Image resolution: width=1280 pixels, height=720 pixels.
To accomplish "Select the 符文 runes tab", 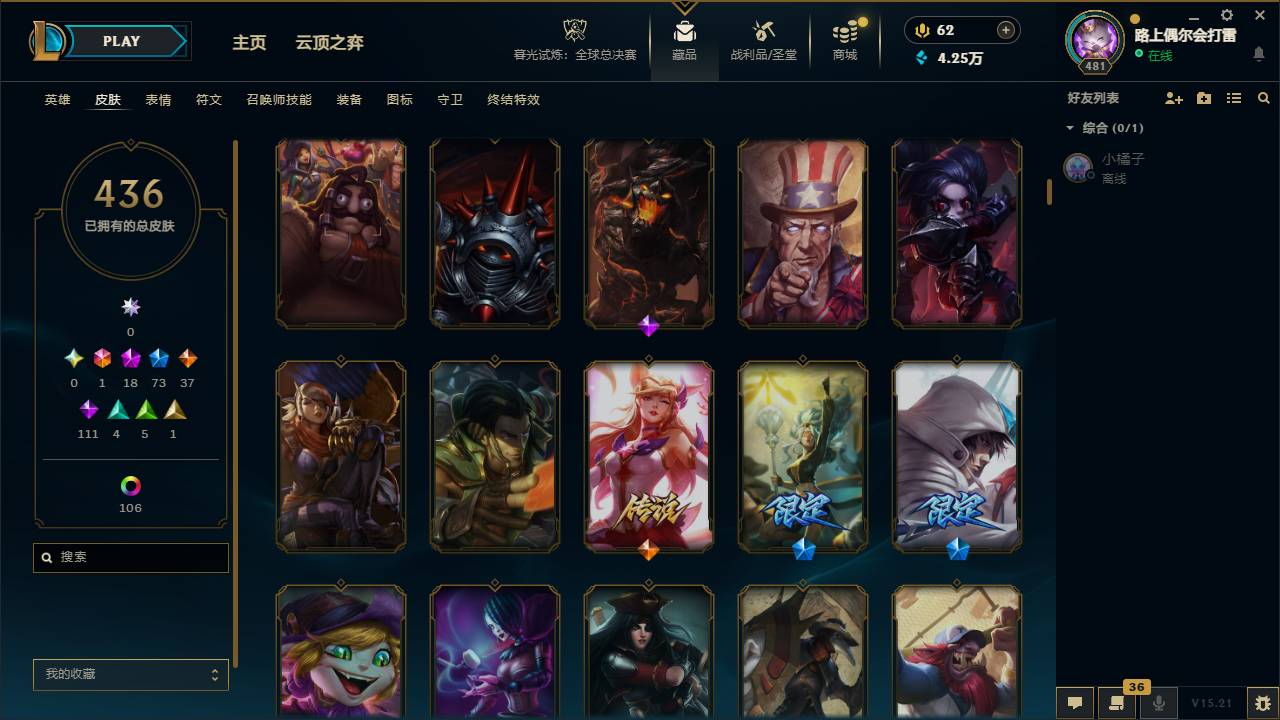I will tap(209, 100).
